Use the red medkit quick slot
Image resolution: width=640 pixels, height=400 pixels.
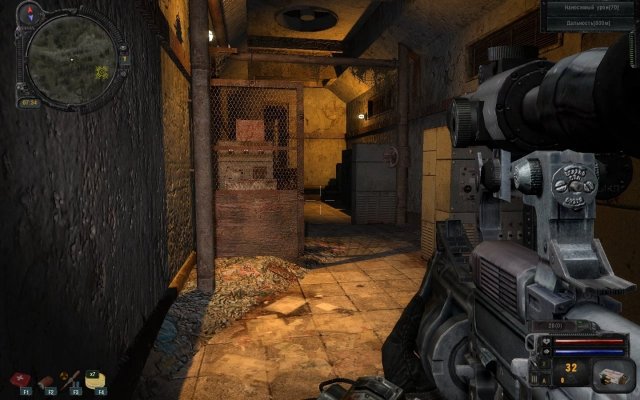point(21,381)
